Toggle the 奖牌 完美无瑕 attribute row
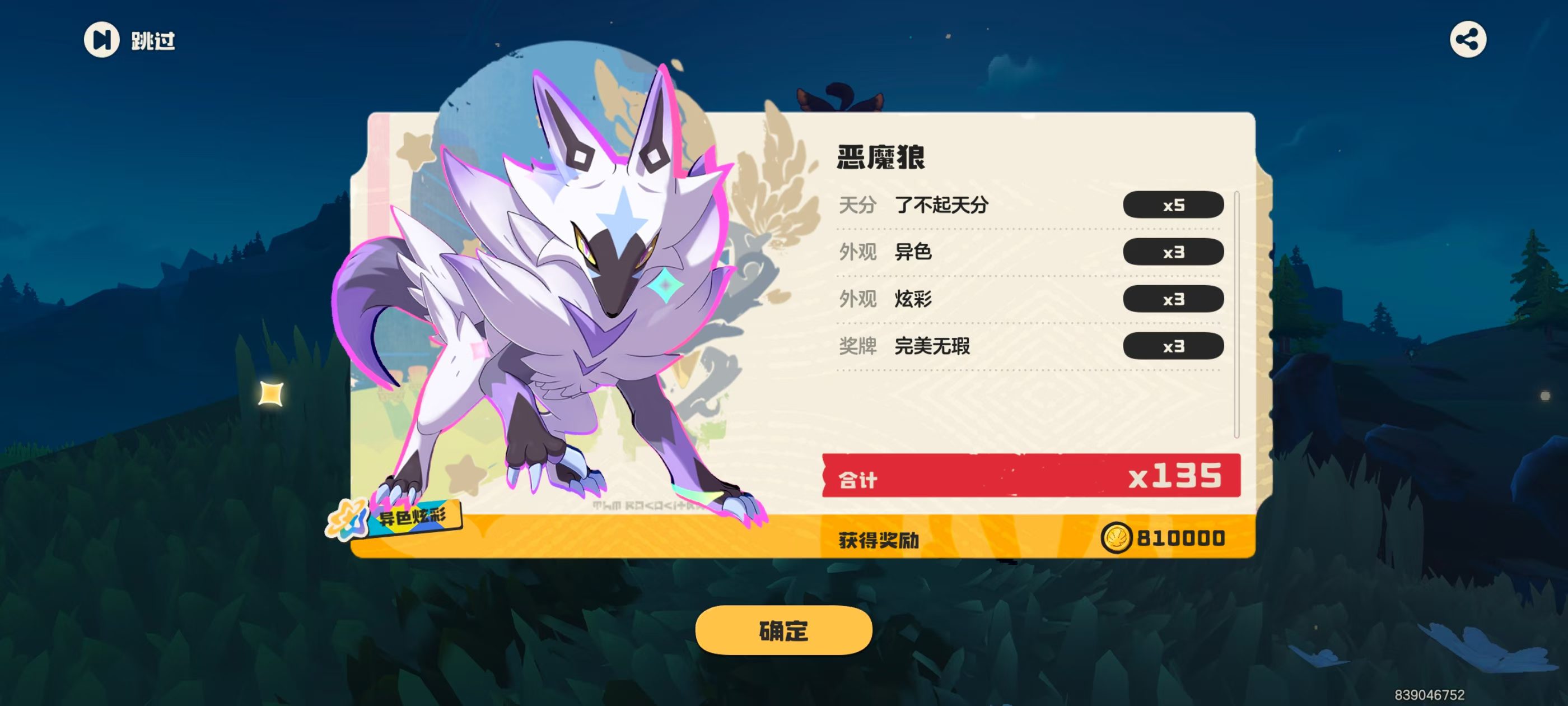 tap(974, 346)
